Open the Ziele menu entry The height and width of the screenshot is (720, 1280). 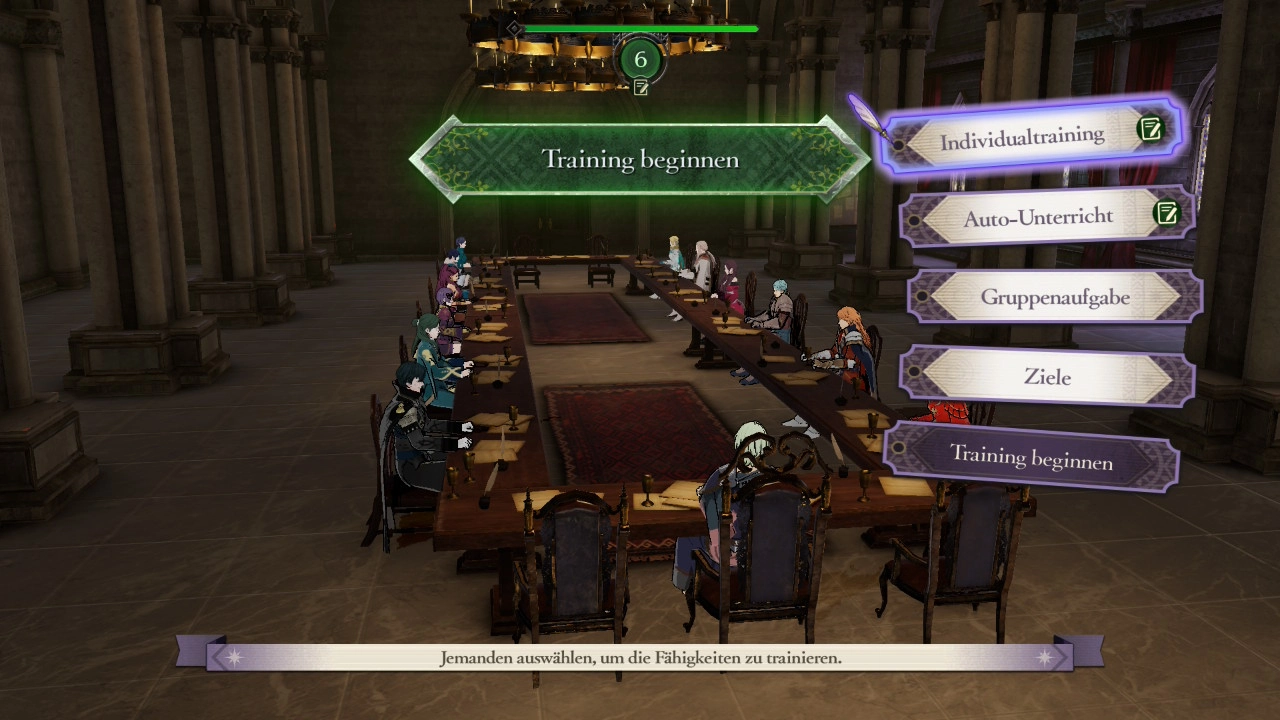click(x=1047, y=377)
